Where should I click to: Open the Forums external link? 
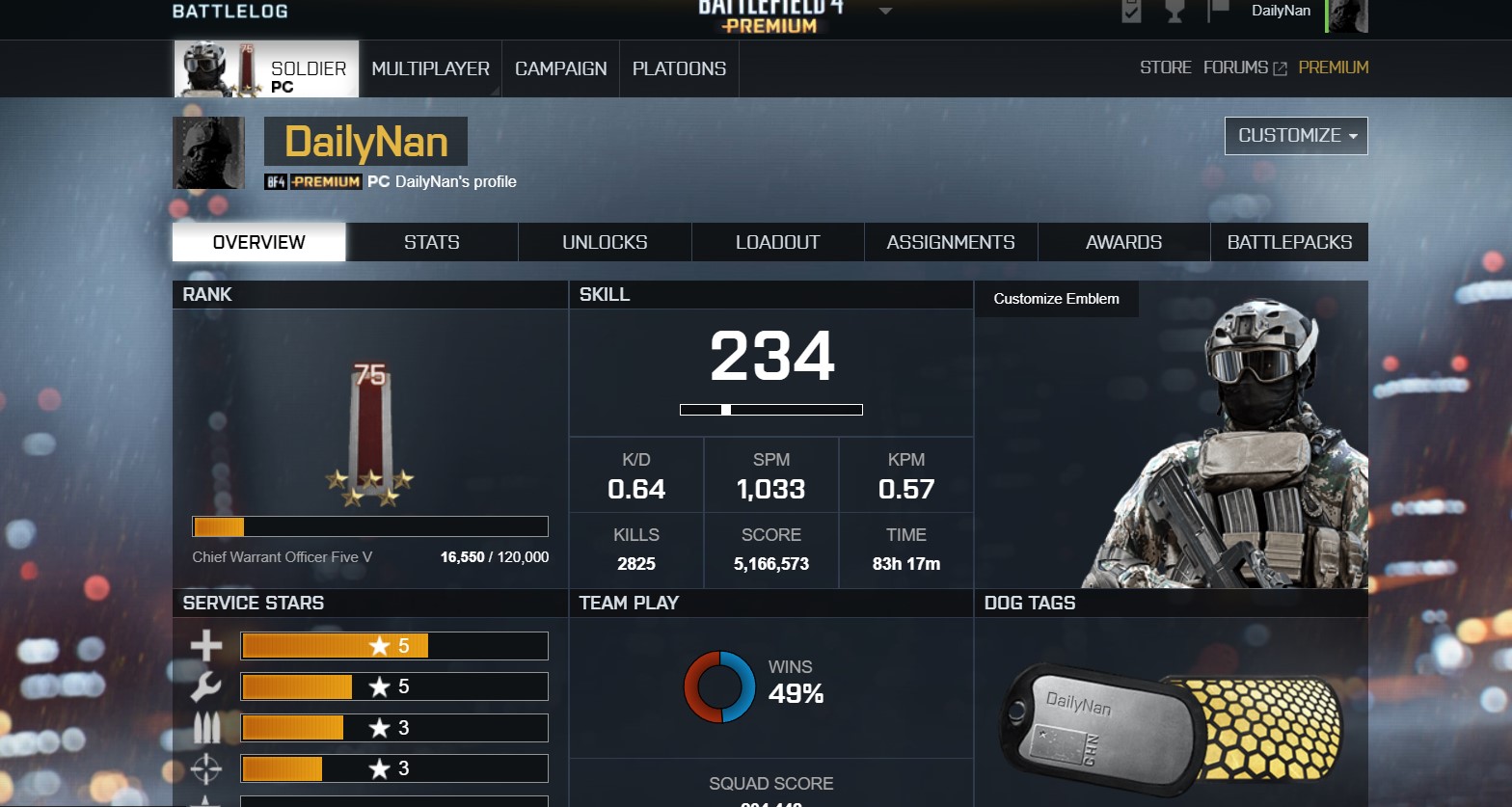pyautogui.click(x=1244, y=67)
